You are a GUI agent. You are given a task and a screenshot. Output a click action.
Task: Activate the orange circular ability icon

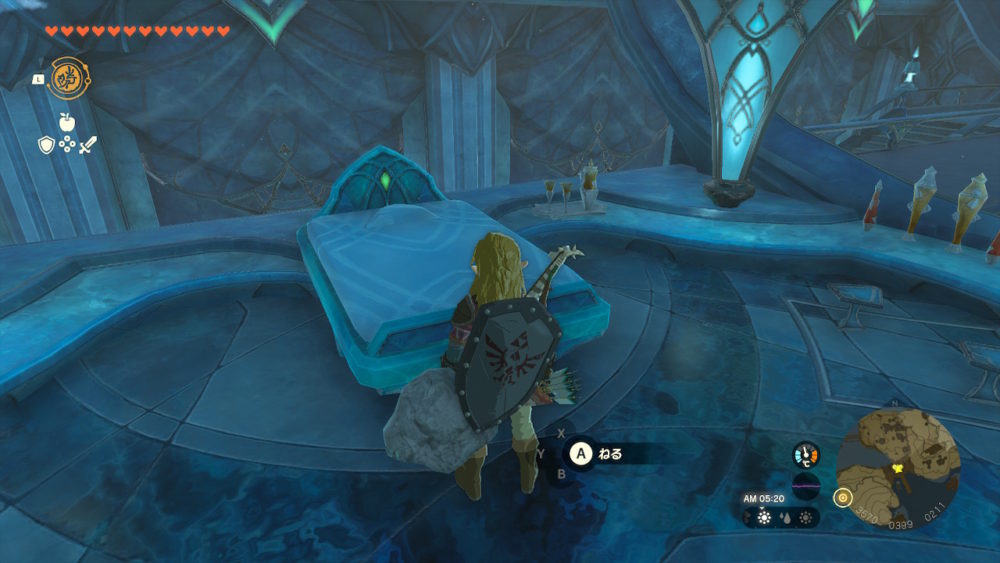pyautogui.click(x=66, y=77)
